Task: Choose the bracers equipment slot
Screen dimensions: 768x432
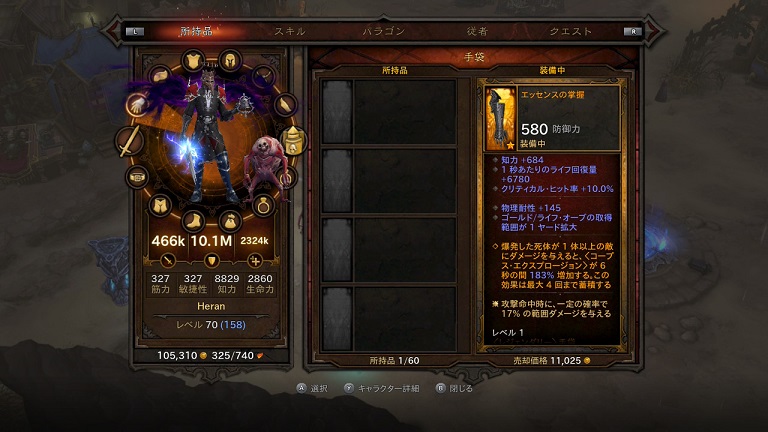Action: (286, 103)
